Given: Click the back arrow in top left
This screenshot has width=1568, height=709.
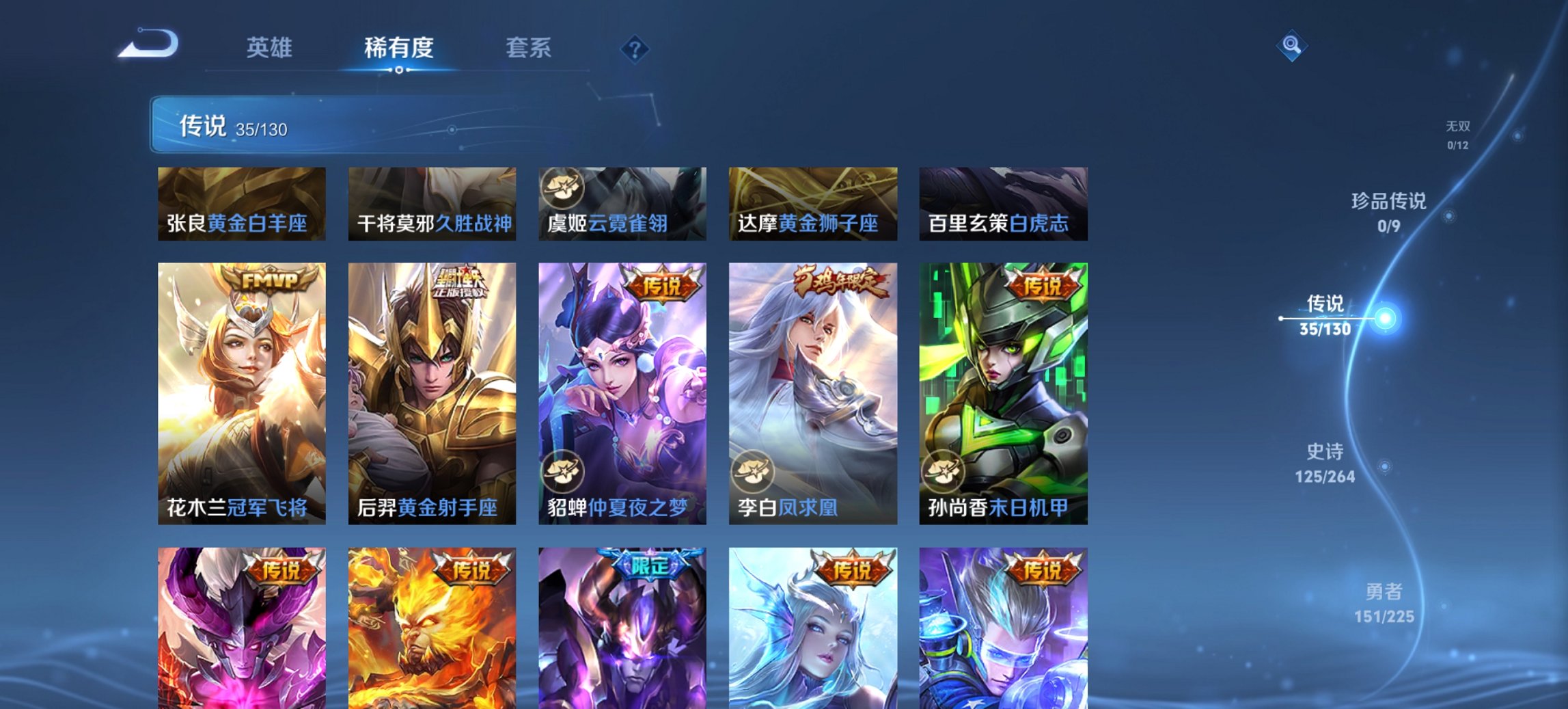Looking at the screenshot, I should click(147, 44).
